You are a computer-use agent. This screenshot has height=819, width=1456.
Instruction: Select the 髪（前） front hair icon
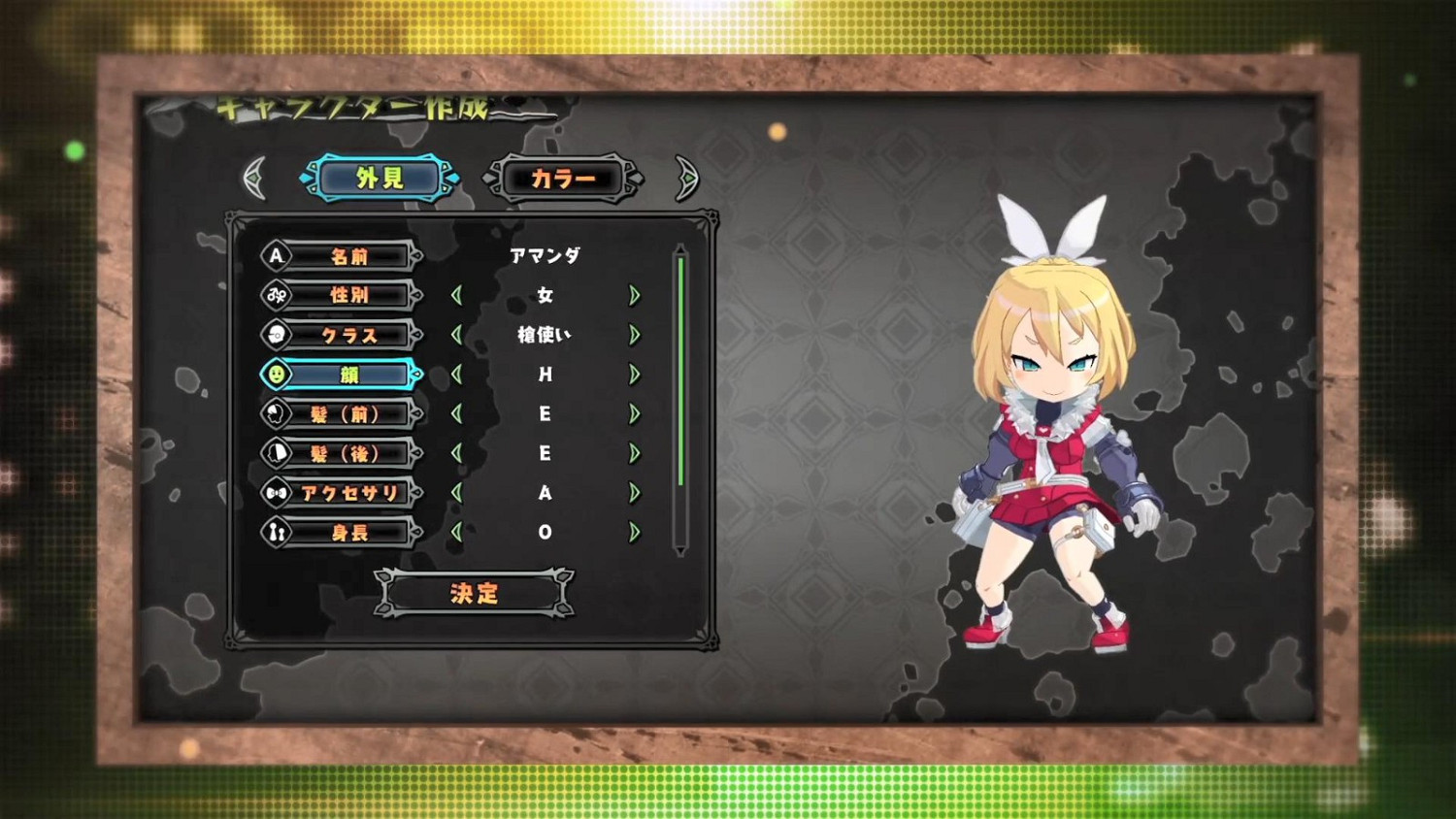[276, 414]
